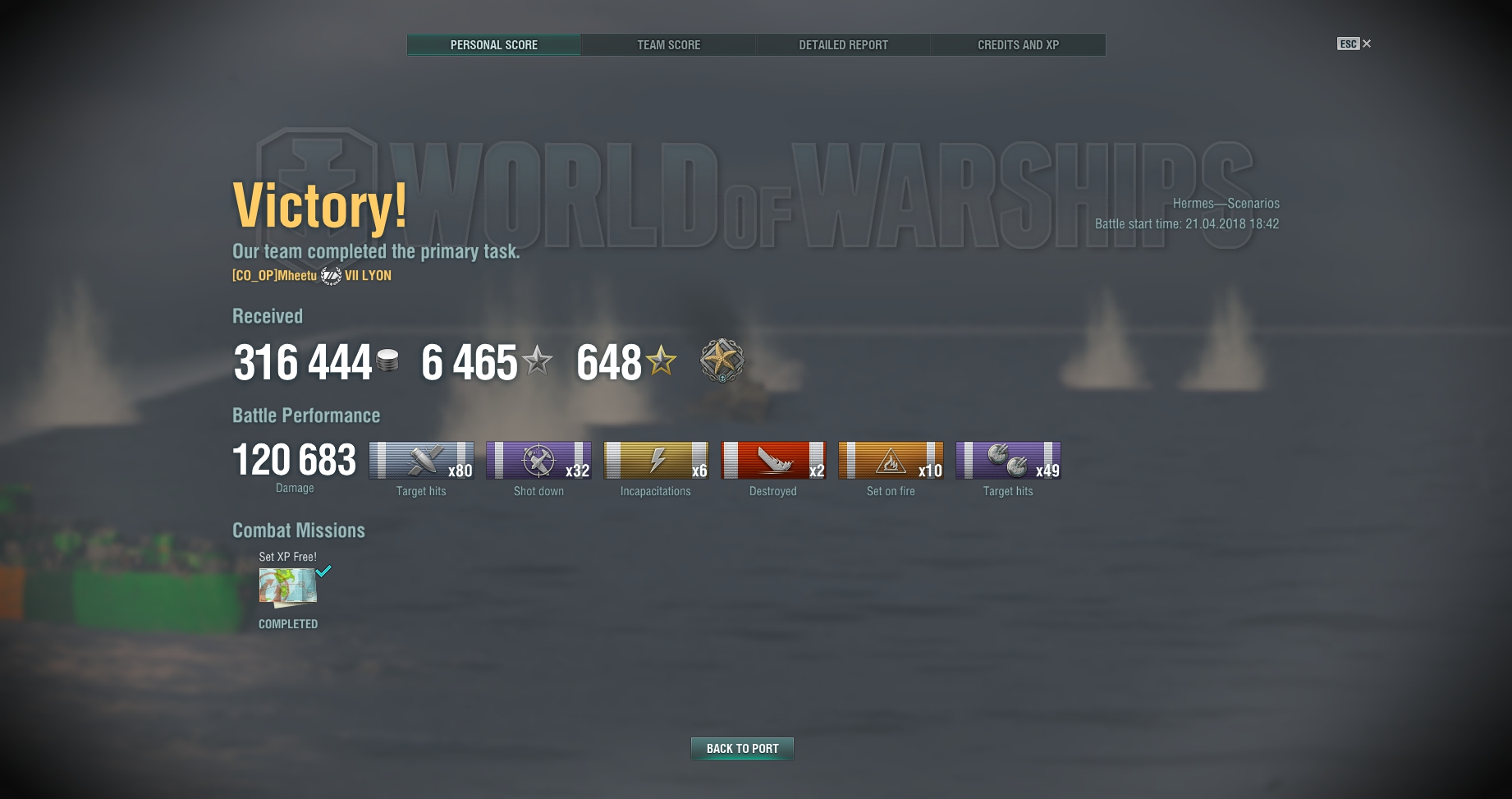Choose the Incapacitations lightning ribbon
Image resolution: width=1512 pixels, height=799 pixels.
click(656, 460)
